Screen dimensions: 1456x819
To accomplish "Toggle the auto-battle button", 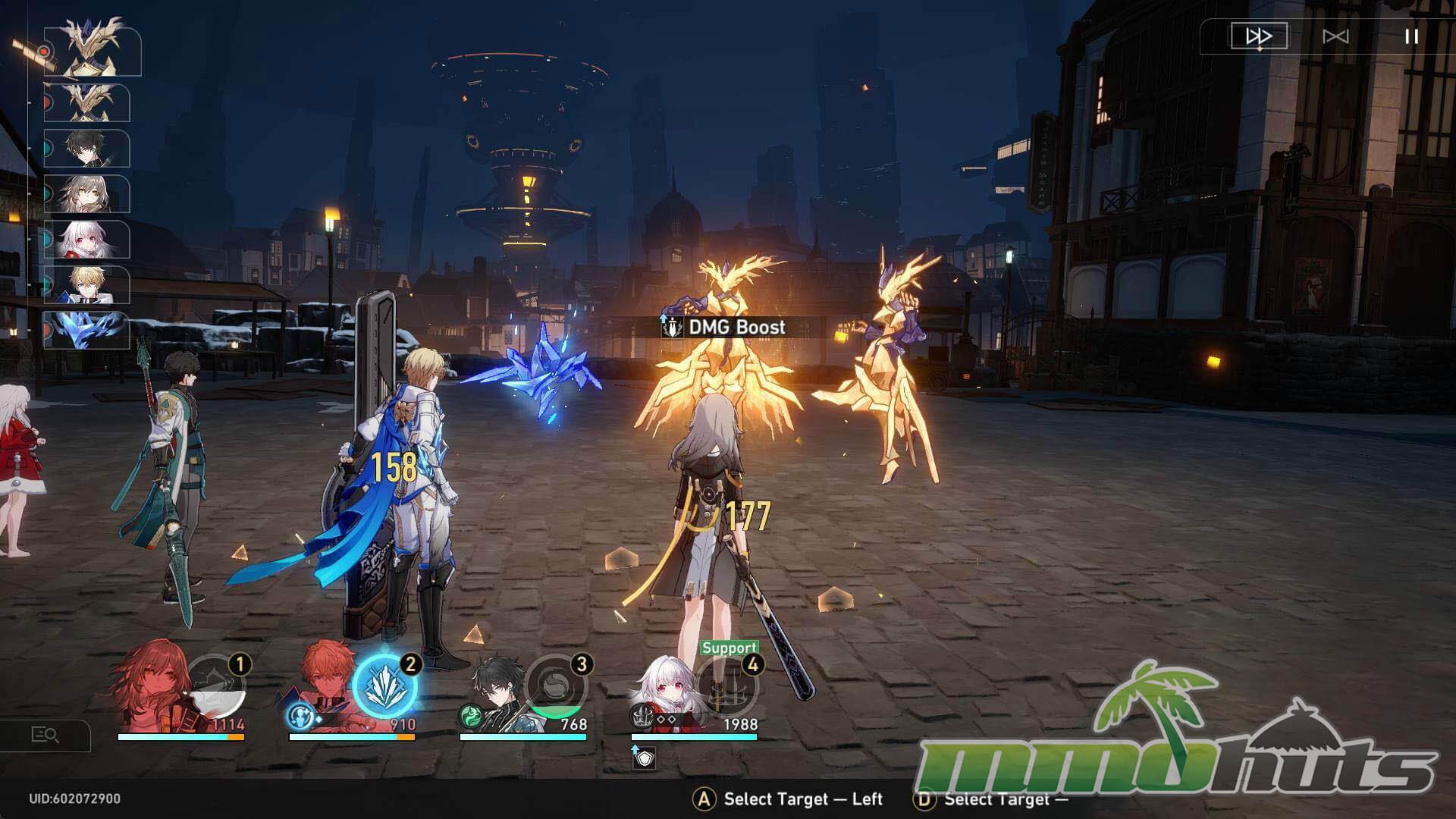I will click(1335, 36).
